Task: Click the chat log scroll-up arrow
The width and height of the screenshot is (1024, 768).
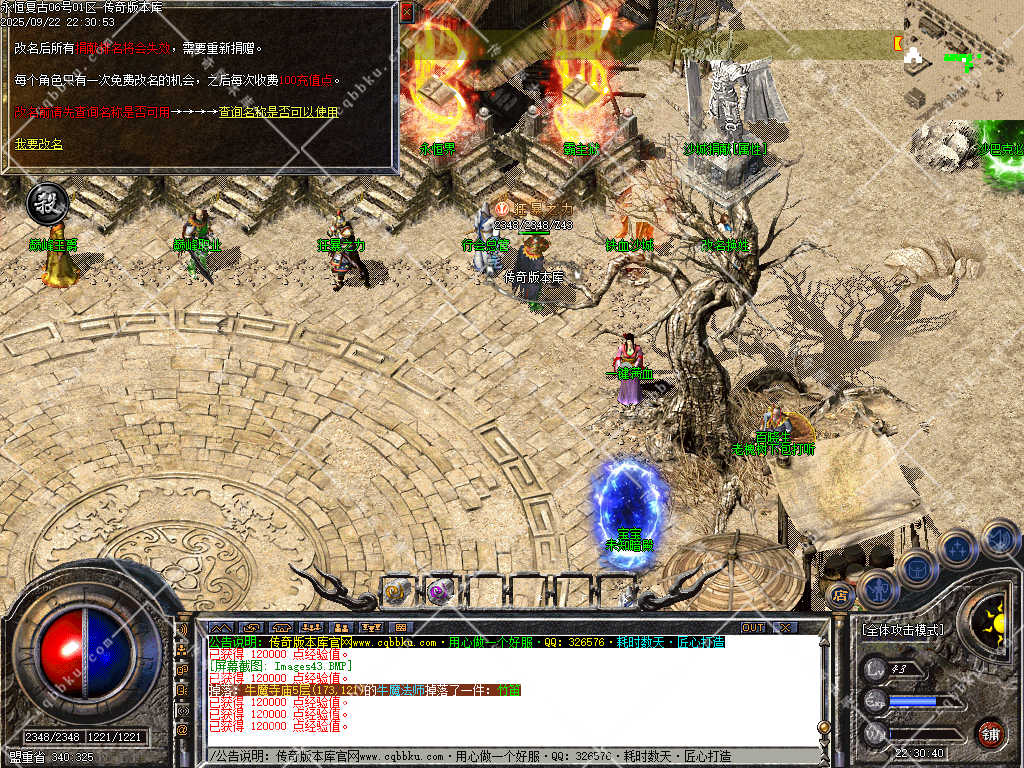Action: pyautogui.click(x=823, y=641)
